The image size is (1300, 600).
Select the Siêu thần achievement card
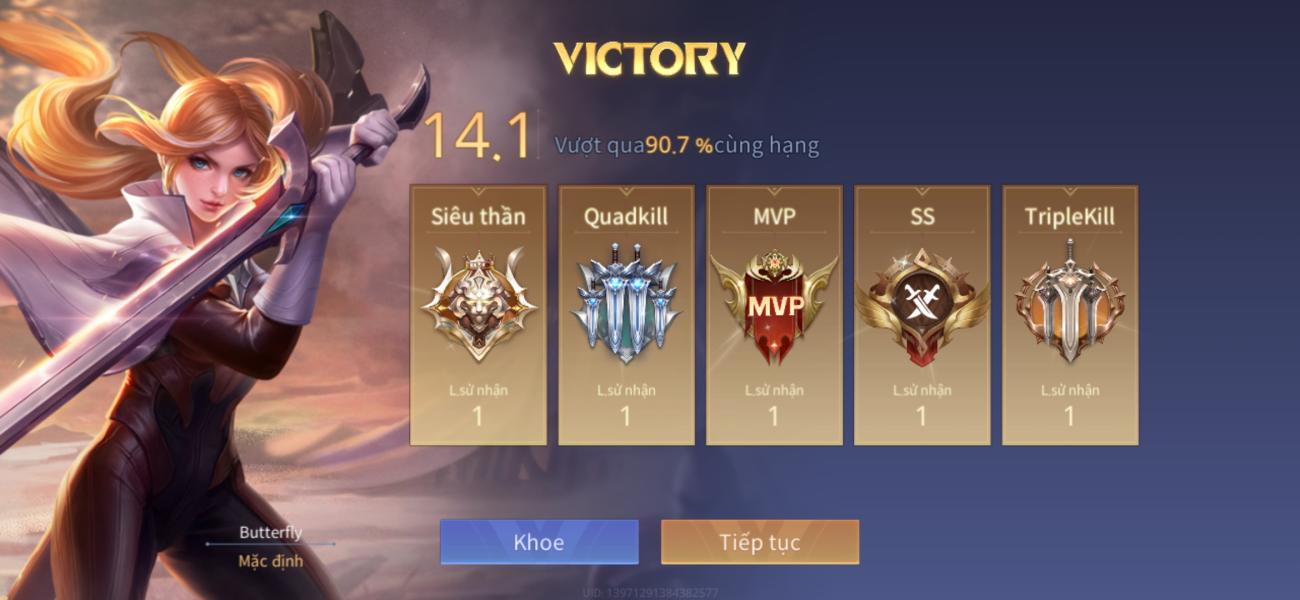click(478, 315)
